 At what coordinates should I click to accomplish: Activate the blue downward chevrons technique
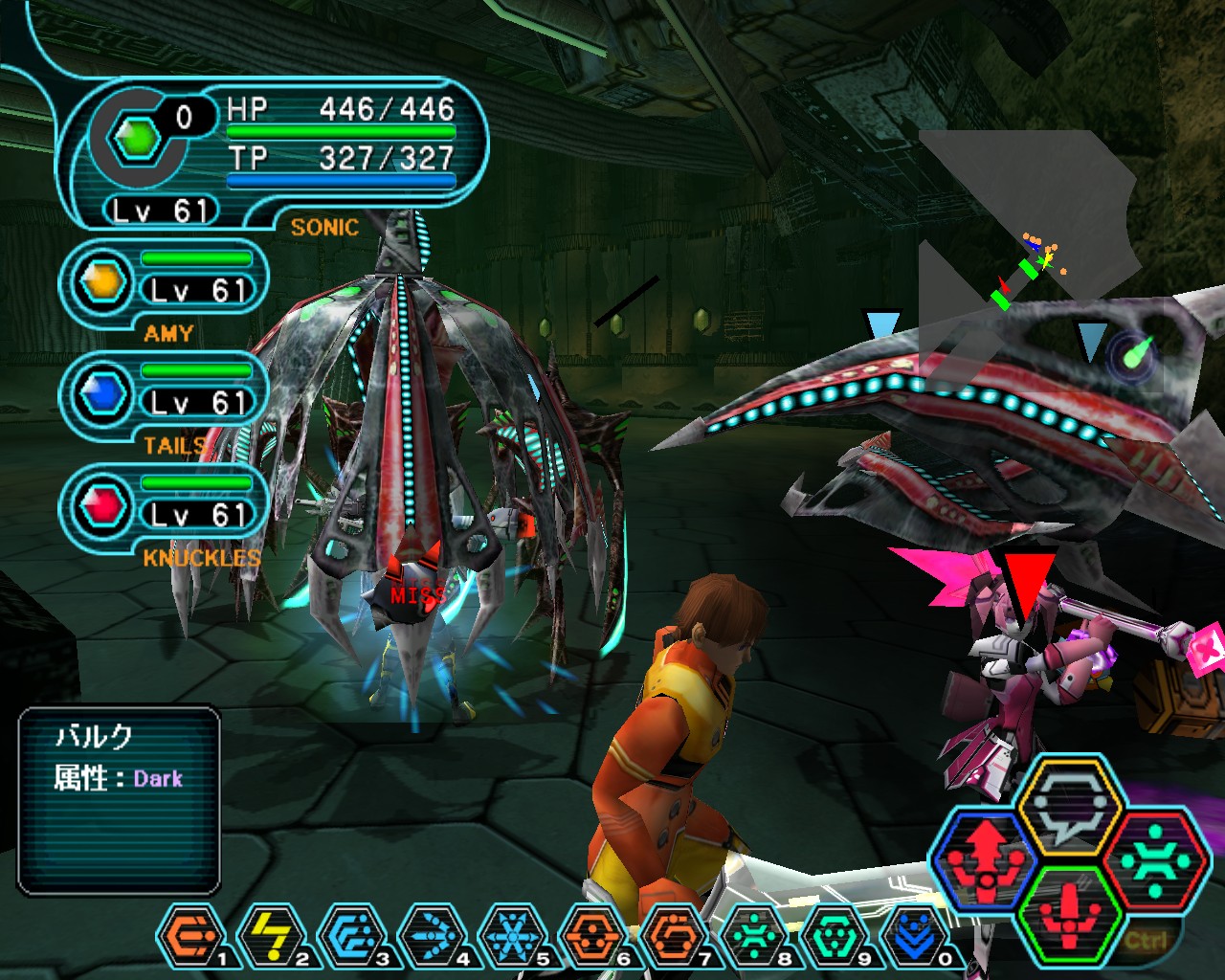[914, 936]
